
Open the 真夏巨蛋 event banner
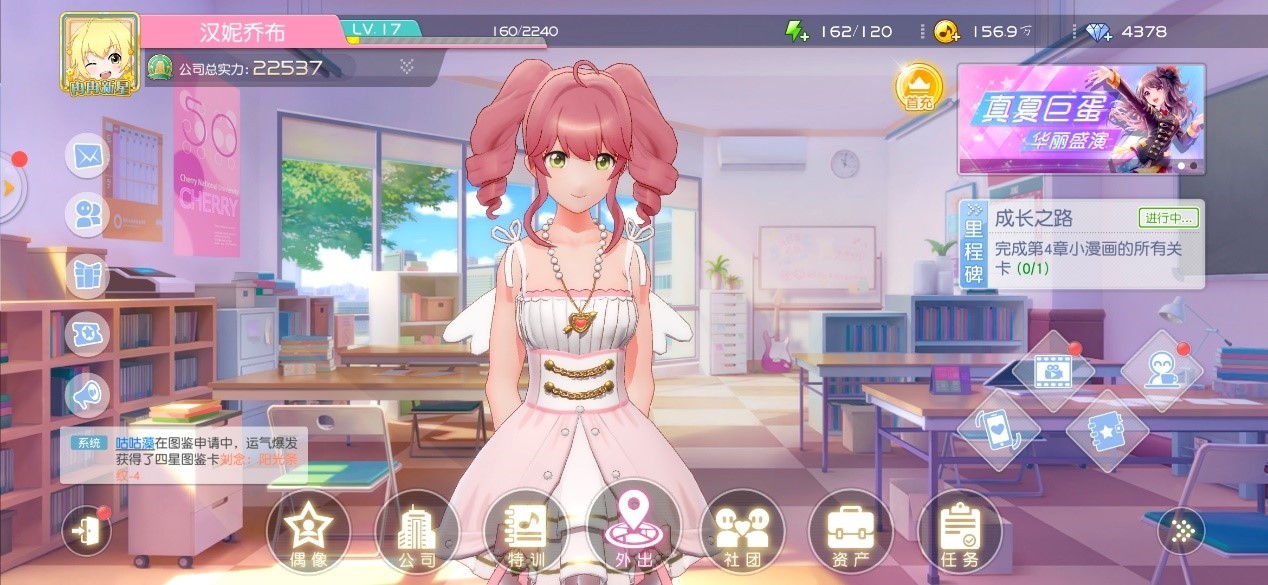point(1081,119)
